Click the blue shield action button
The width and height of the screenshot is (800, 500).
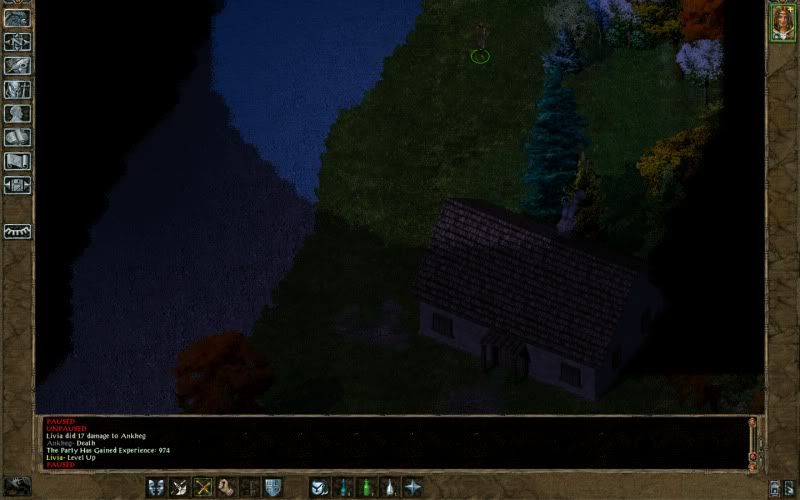click(x=272, y=487)
